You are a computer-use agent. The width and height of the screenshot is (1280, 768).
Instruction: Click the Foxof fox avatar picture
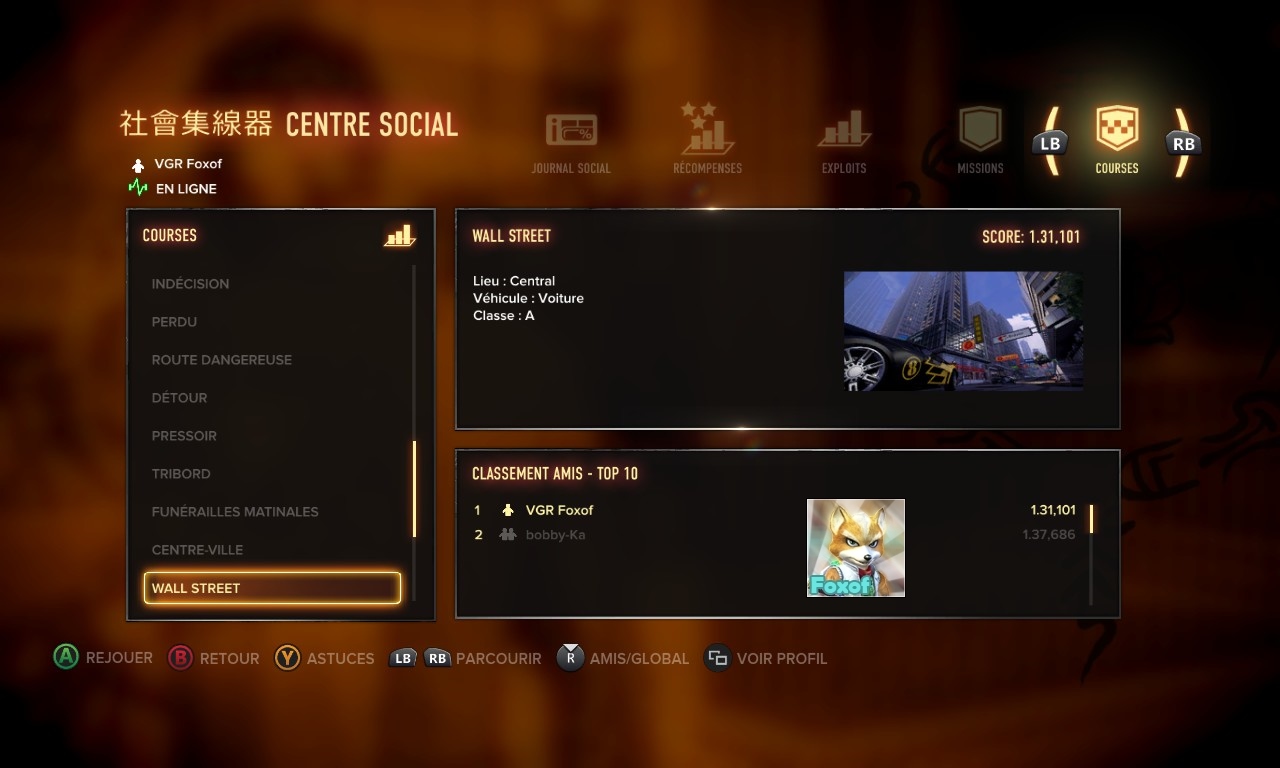pos(856,548)
